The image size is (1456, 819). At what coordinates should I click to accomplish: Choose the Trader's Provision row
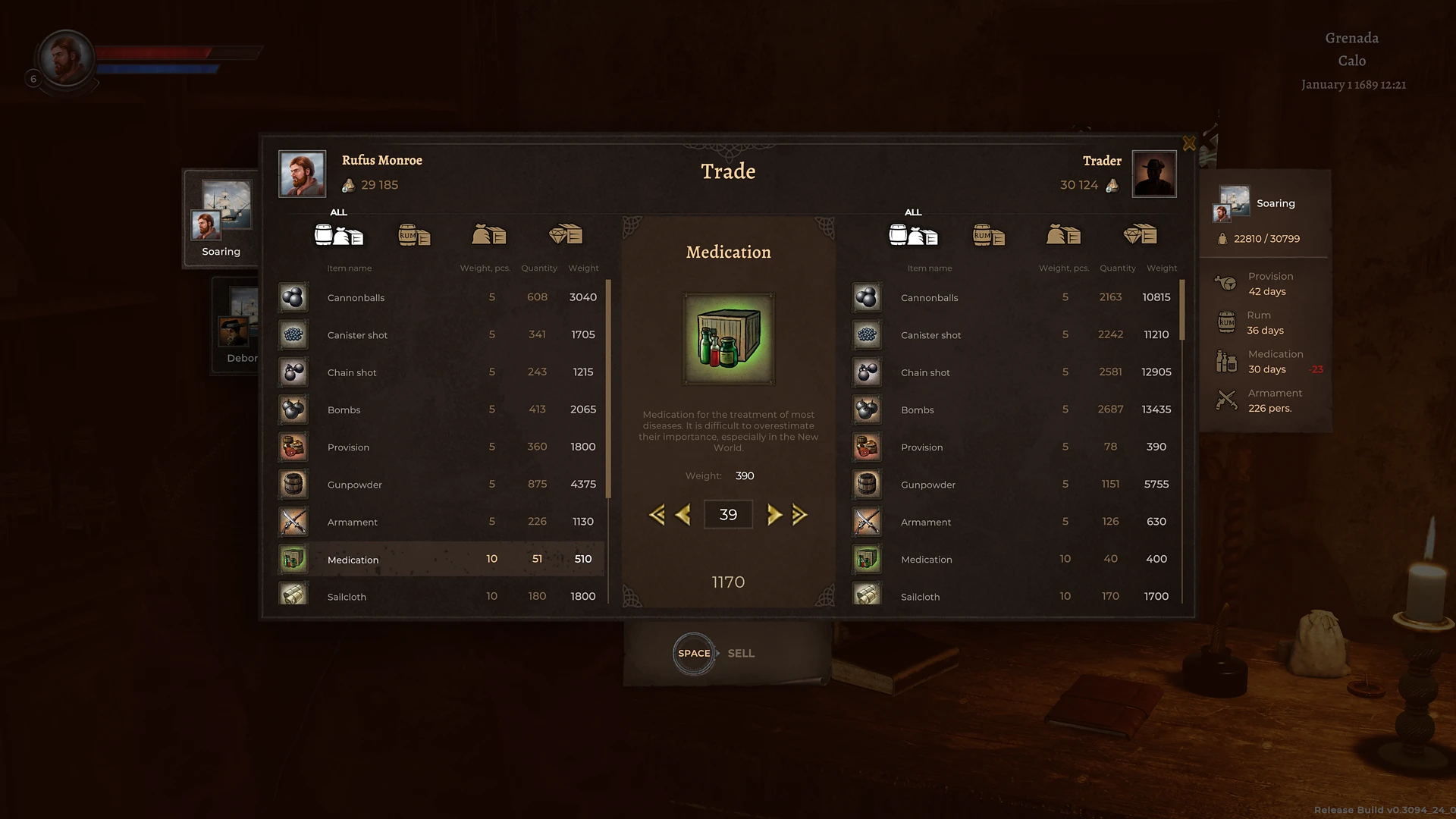pyautogui.click(x=1015, y=447)
